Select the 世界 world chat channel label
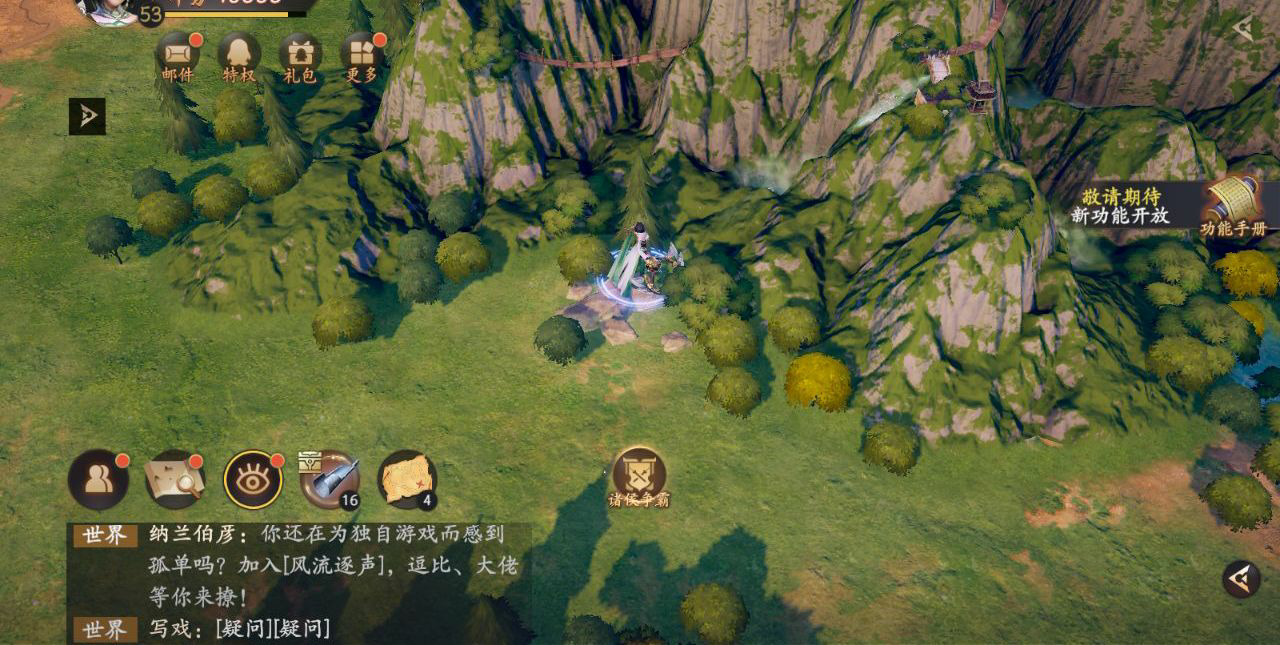The image size is (1280, 645). click(x=104, y=535)
